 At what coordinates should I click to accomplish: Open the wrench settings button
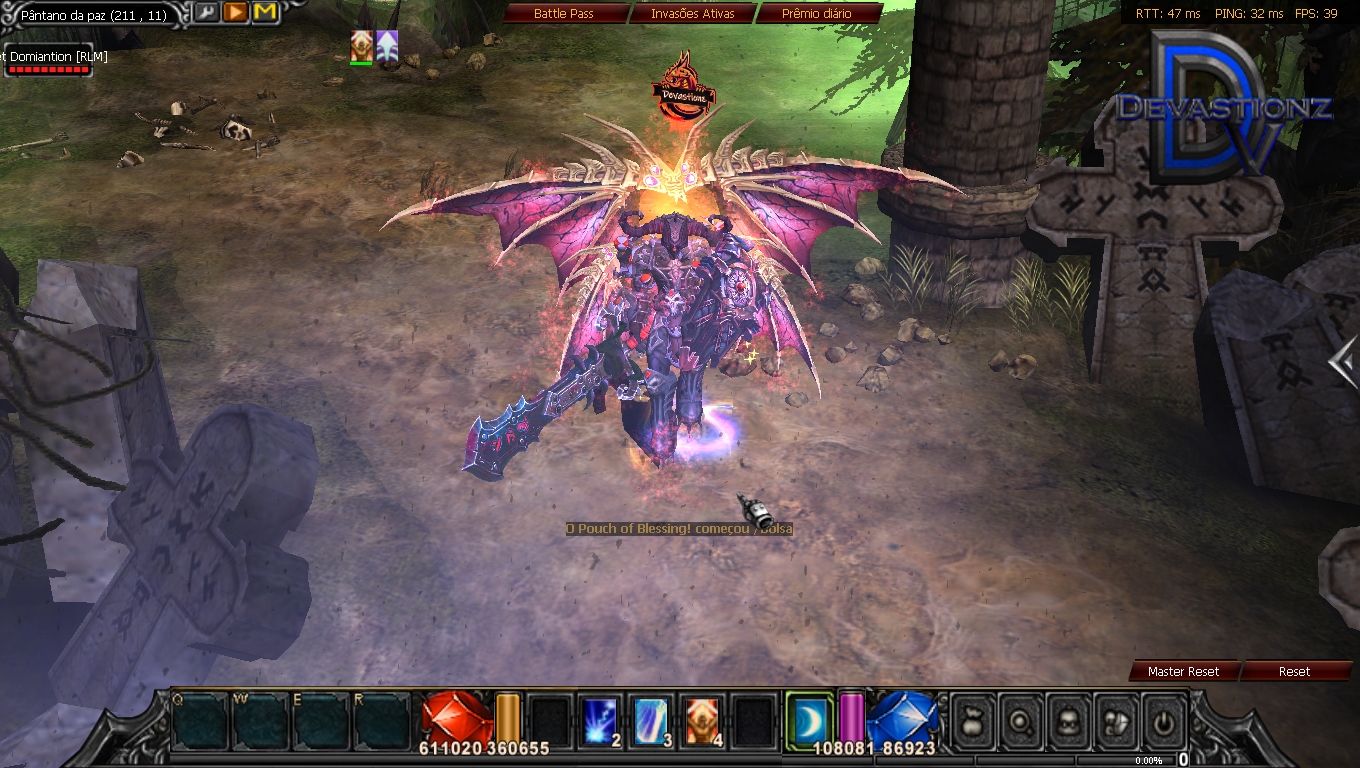point(206,13)
